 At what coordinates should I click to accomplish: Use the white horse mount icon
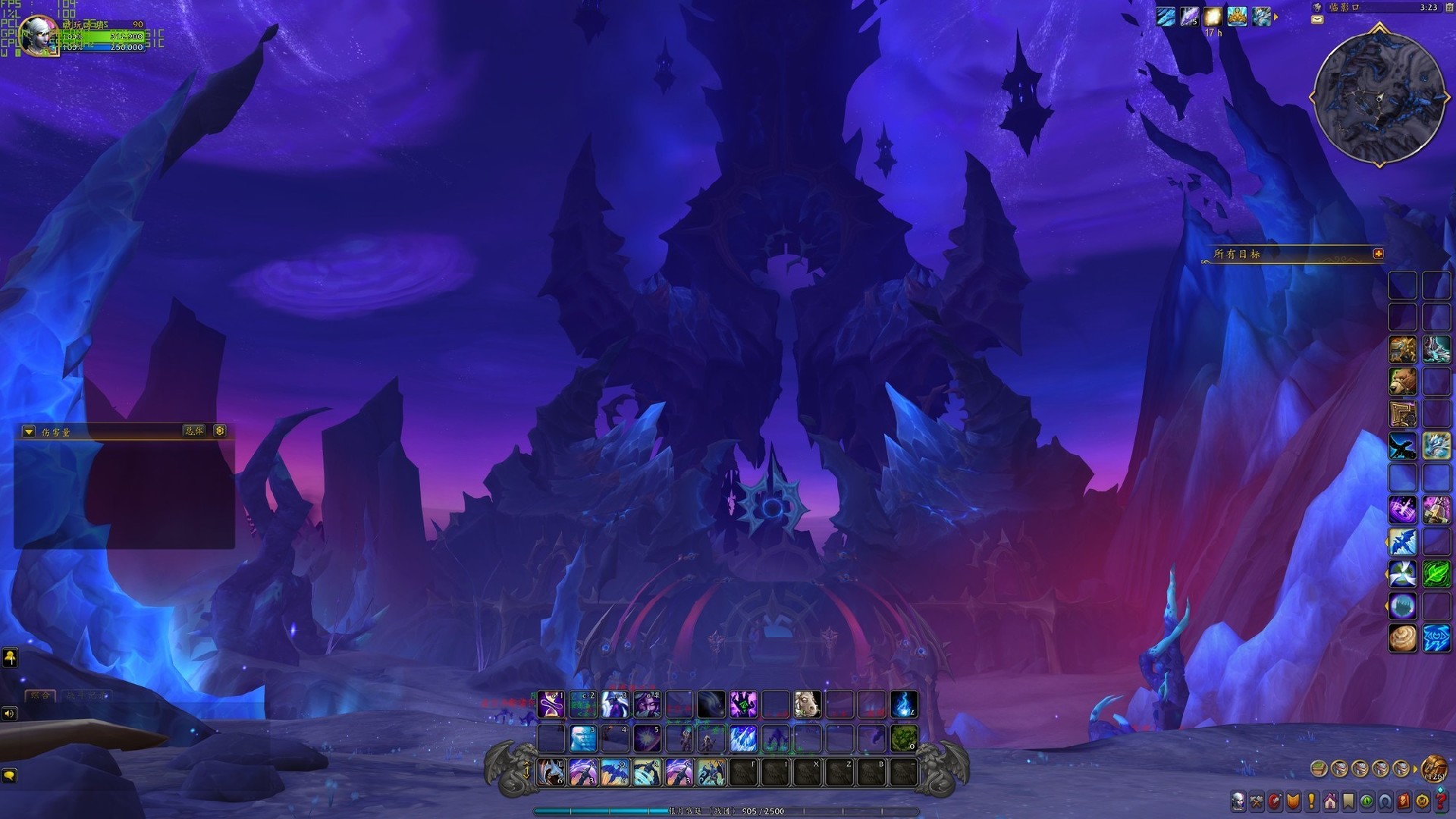tap(807, 704)
